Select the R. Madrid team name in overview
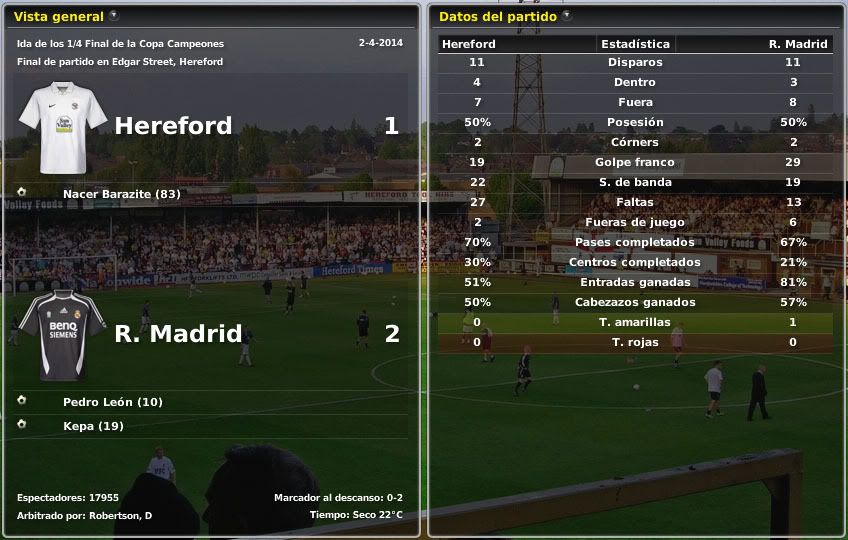848x540 pixels. pos(178,334)
